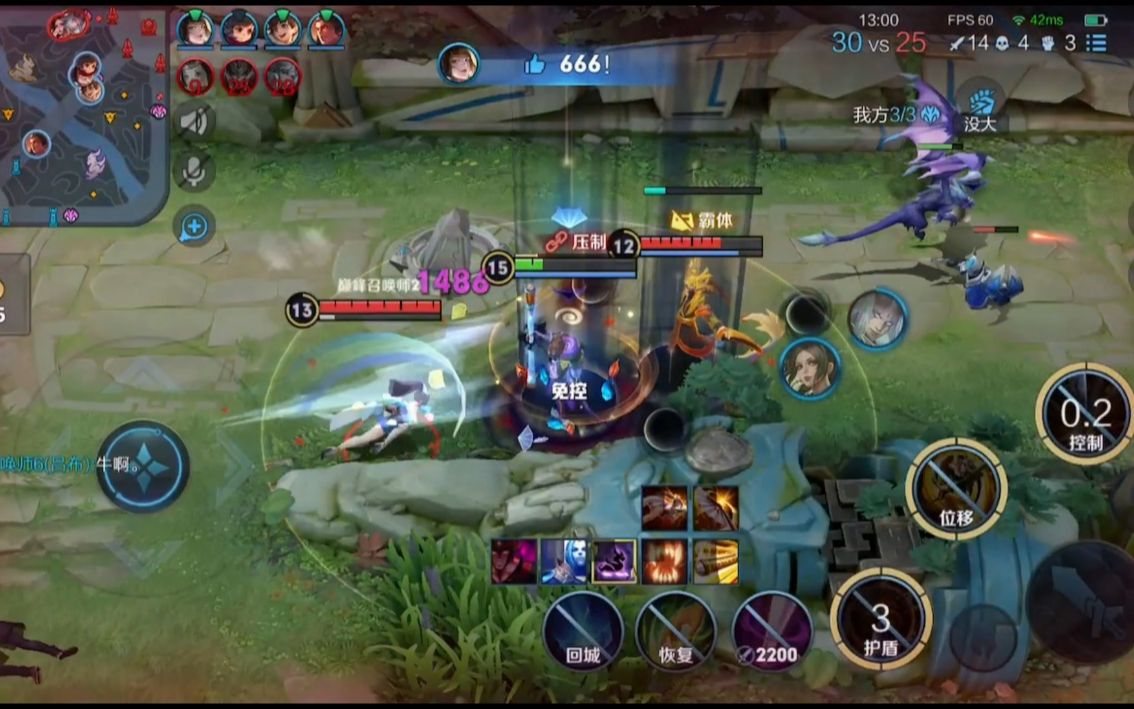Select the blue-skinned figure equipment icon

click(563, 562)
